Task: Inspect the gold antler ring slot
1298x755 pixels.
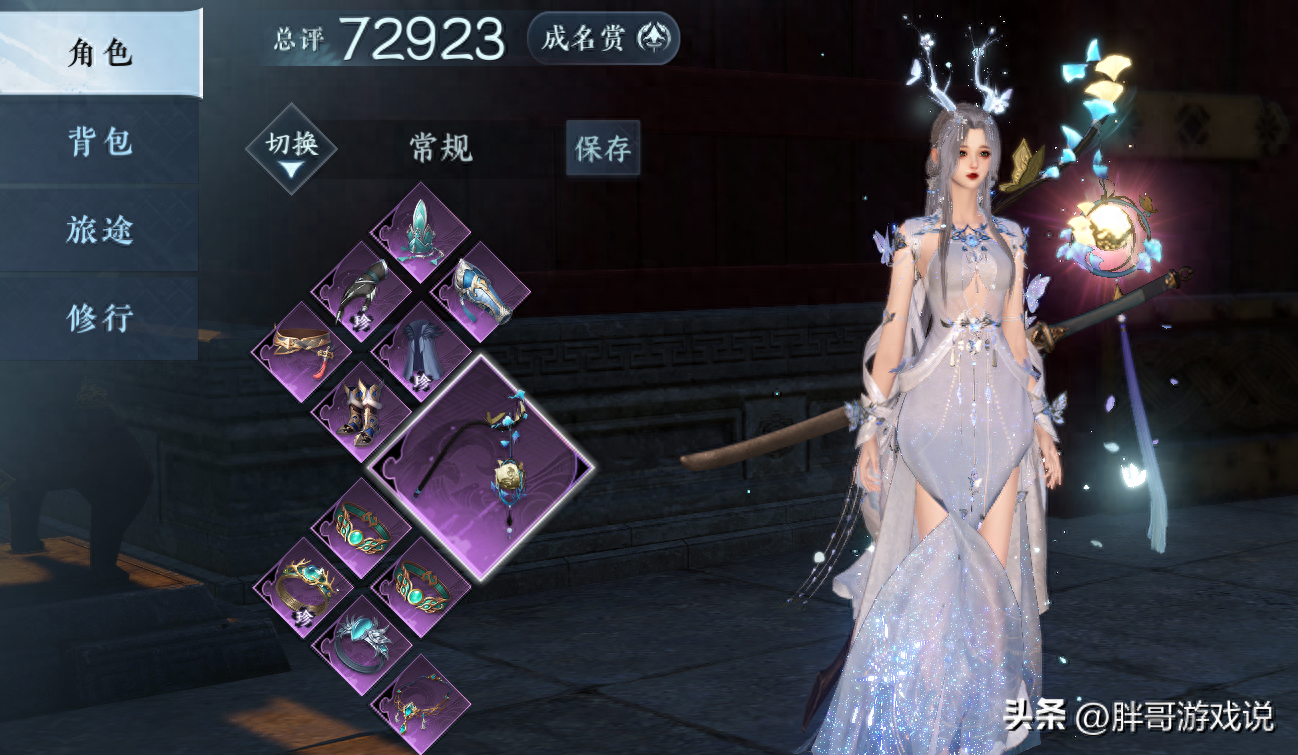Action: coord(301,587)
